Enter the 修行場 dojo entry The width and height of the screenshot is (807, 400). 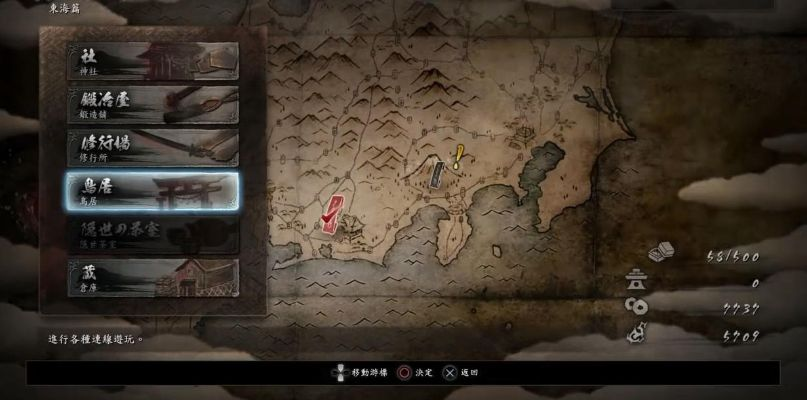point(152,148)
